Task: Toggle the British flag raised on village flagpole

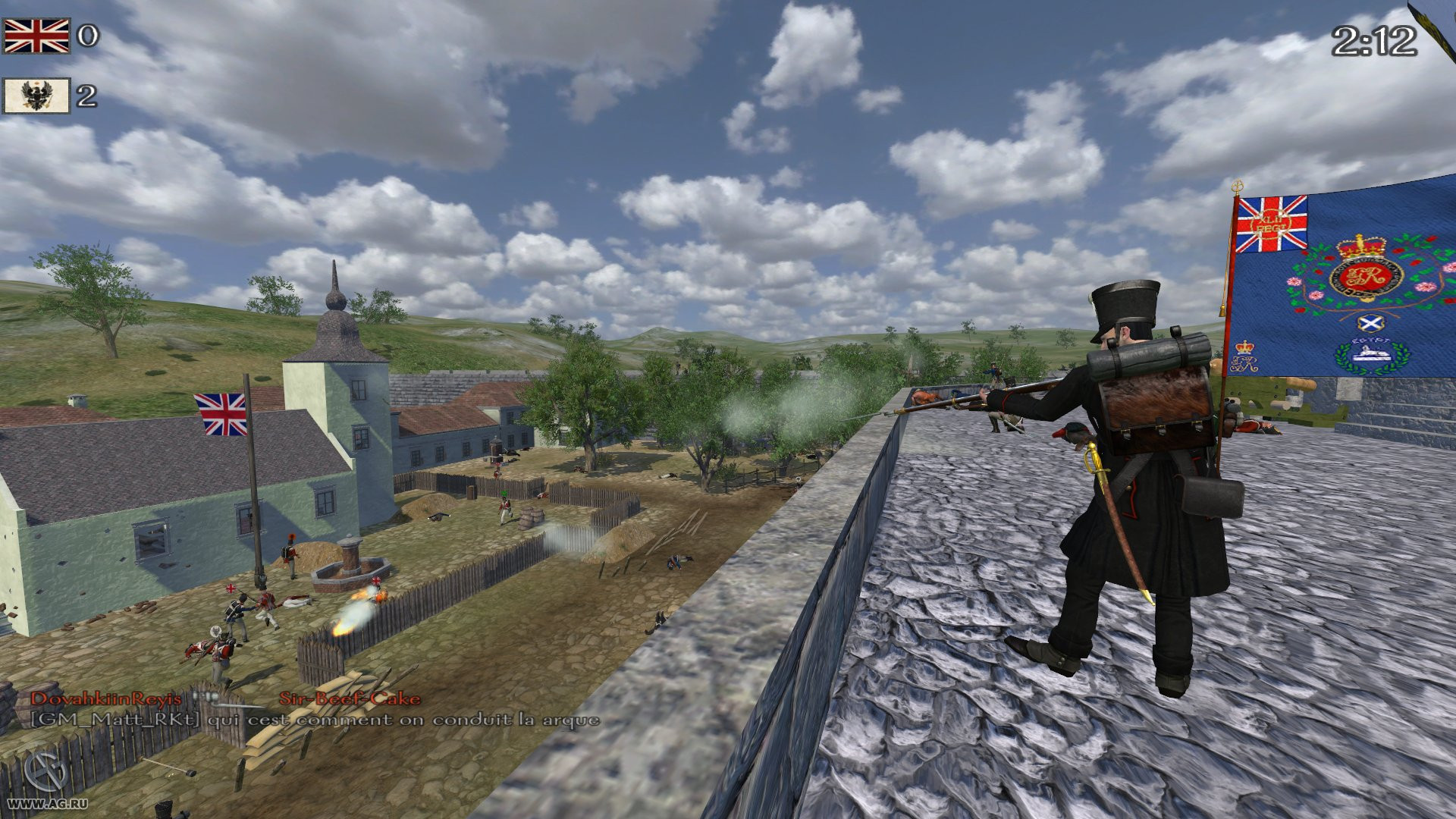Action: coord(219,413)
